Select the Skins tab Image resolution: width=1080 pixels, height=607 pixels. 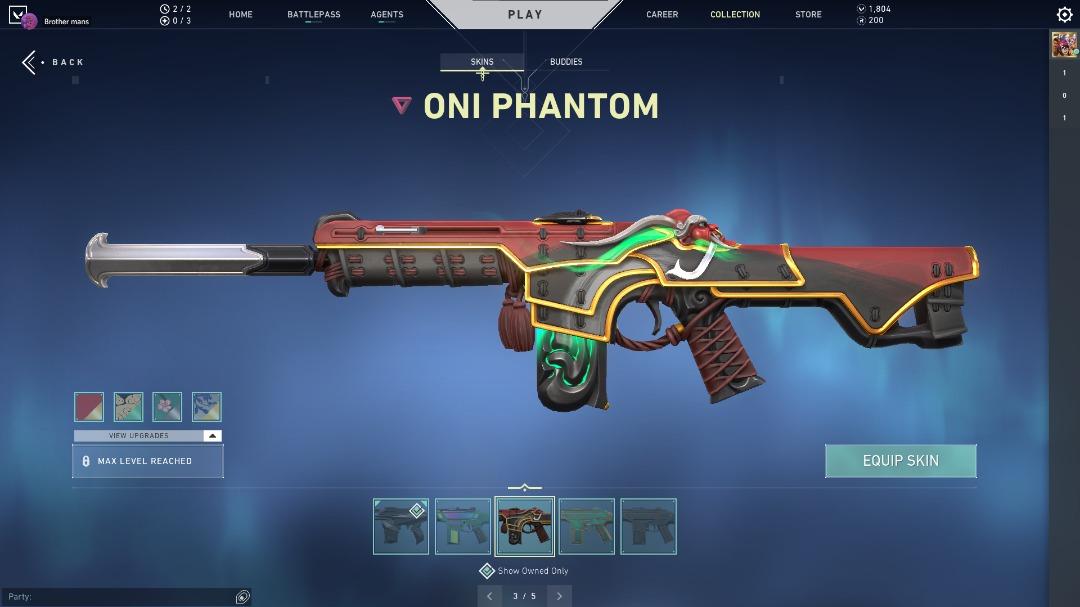pos(482,62)
